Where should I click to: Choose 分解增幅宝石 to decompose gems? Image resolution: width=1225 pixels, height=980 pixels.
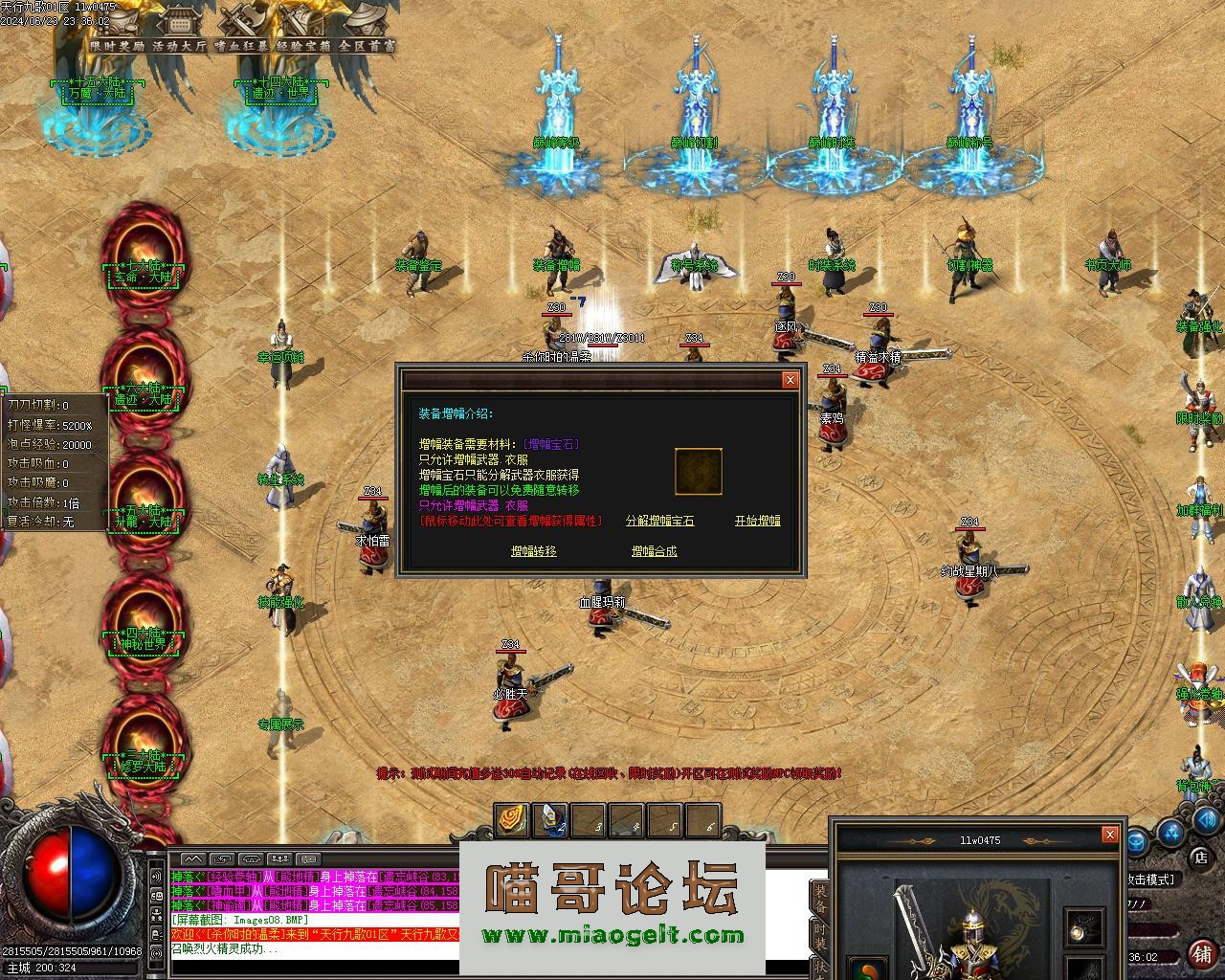(x=659, y=521)
